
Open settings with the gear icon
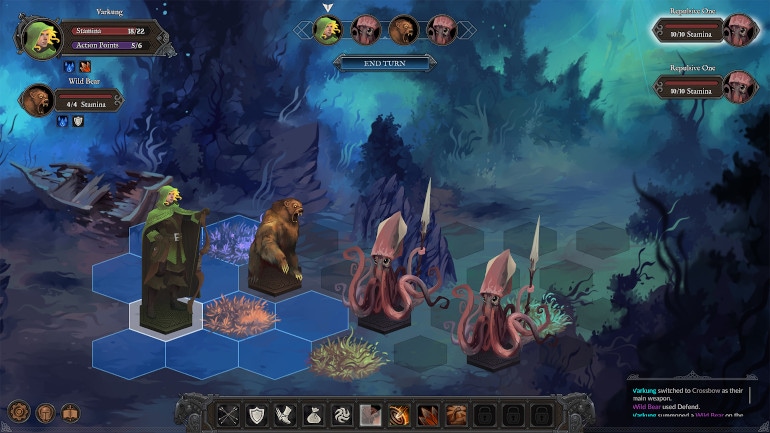18,412
